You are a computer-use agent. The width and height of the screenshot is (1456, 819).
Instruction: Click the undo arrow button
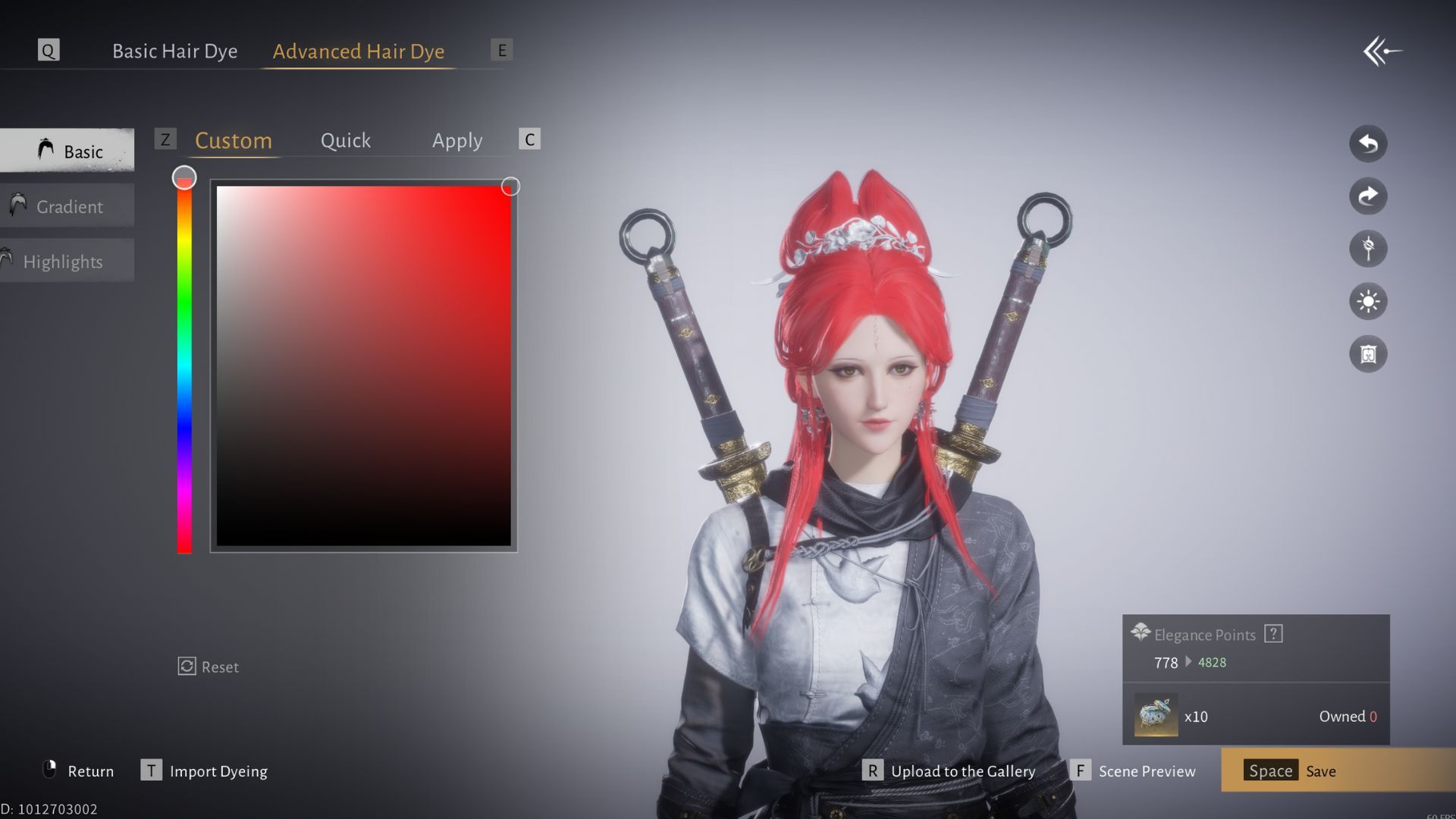(1368, 143)
